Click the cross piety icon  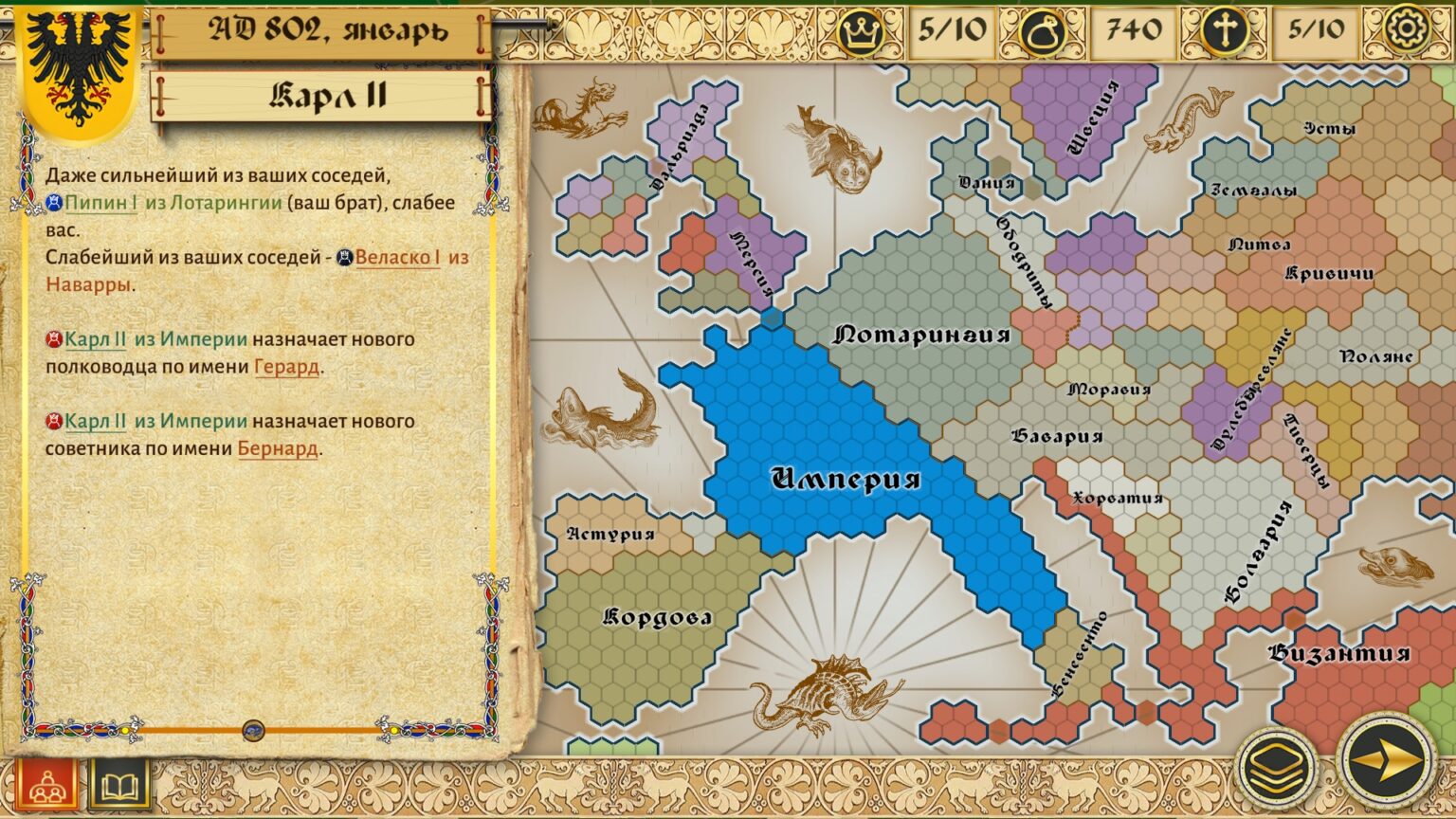(x=1225, y=31)
